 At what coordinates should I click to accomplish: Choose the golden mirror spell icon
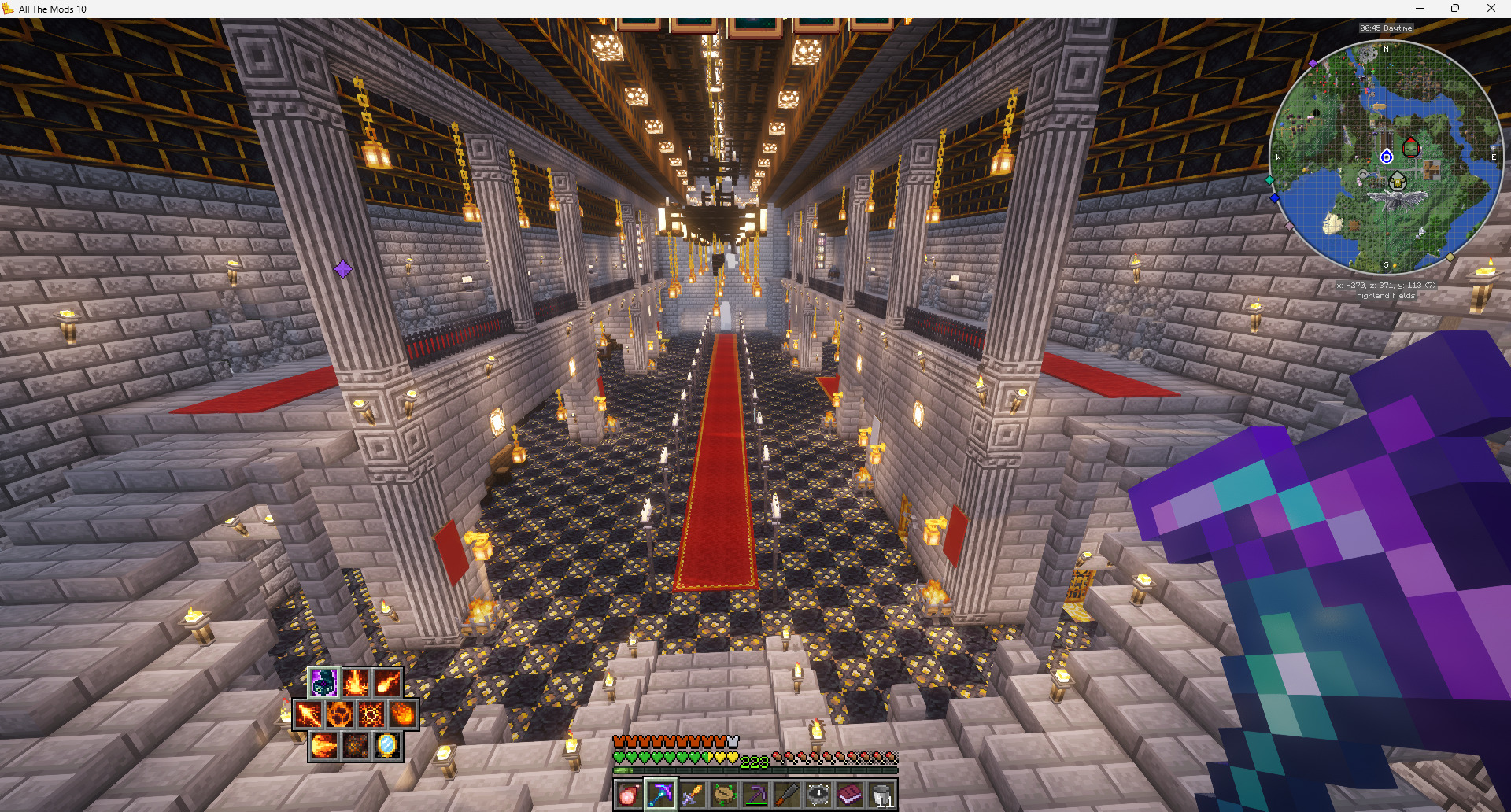(386, 745)
